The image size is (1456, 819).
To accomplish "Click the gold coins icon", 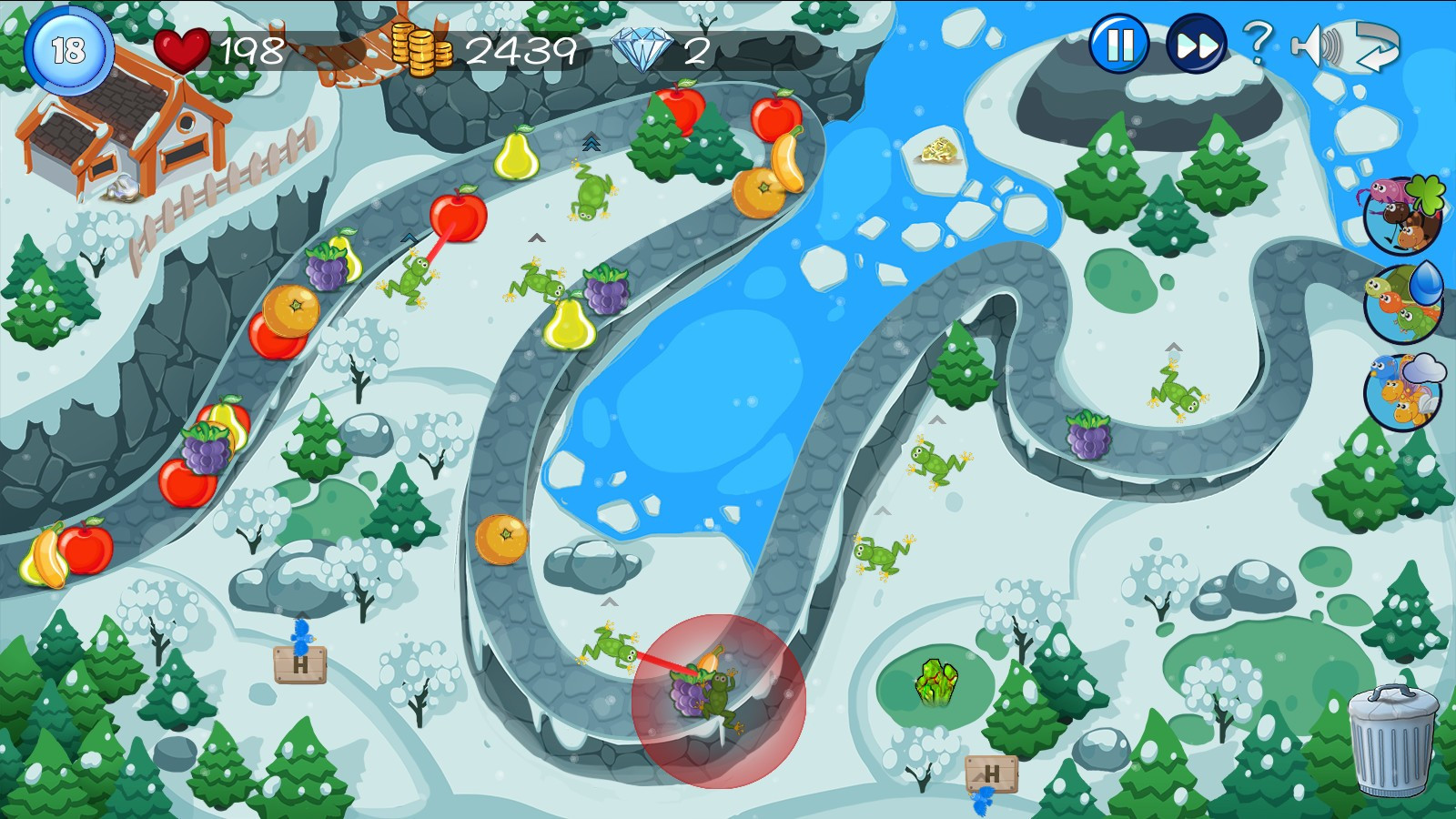I will [x=421, y=48].
